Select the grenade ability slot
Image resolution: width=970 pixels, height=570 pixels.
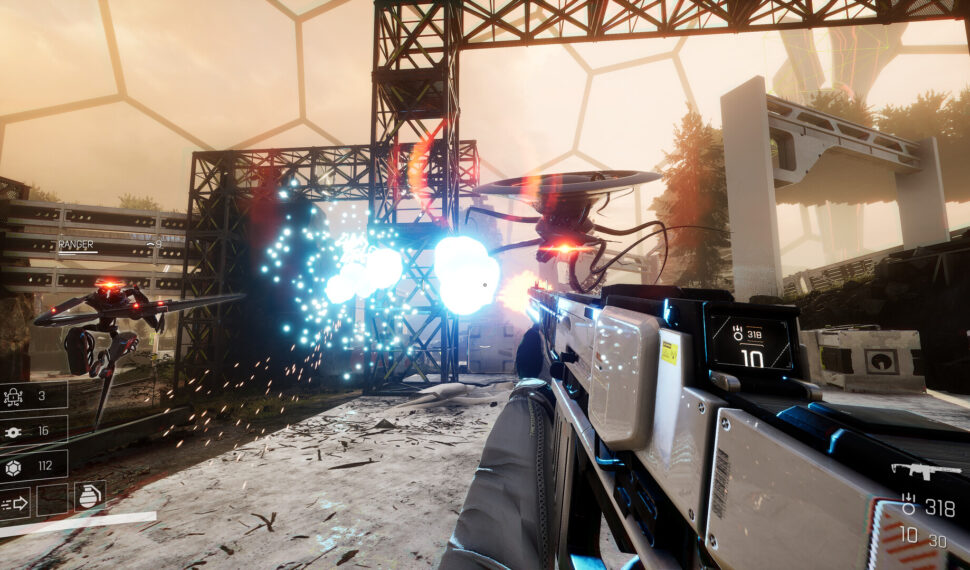coord(89,496)
